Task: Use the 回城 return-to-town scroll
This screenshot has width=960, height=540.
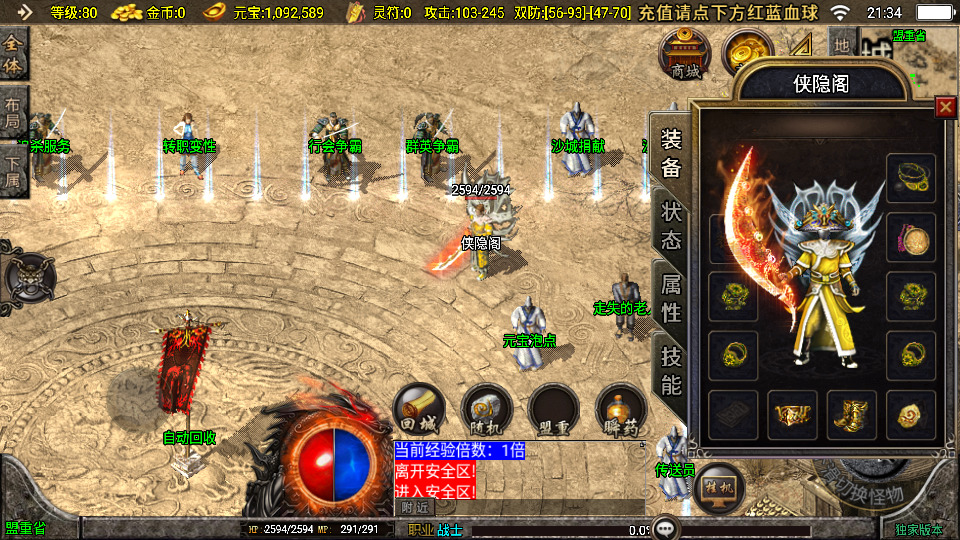Action: (418, 408)
